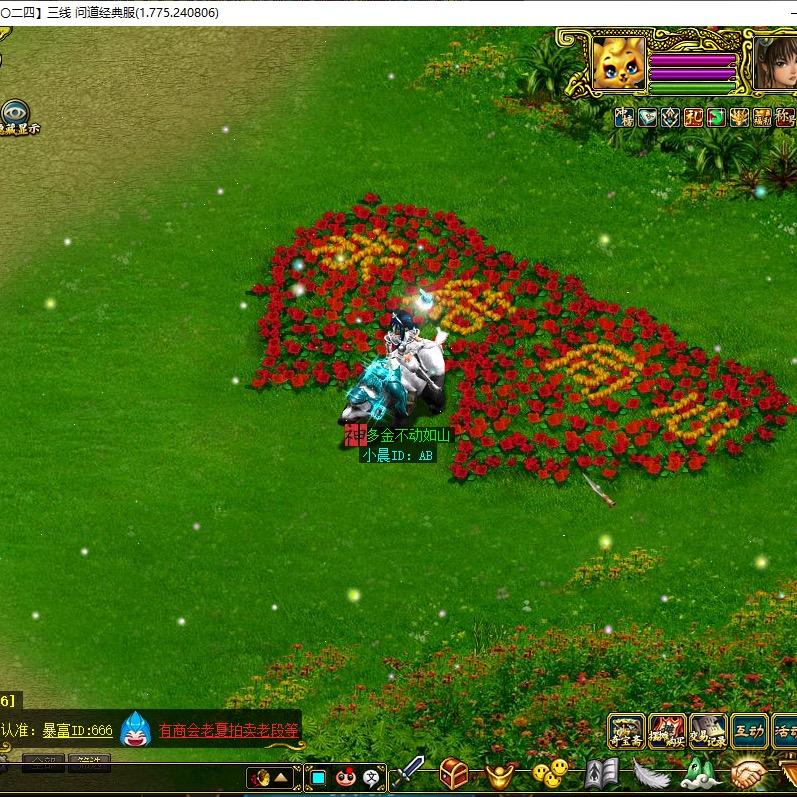
Task: Open the 冲榜 ranking icon
Action: coord(623,117)
